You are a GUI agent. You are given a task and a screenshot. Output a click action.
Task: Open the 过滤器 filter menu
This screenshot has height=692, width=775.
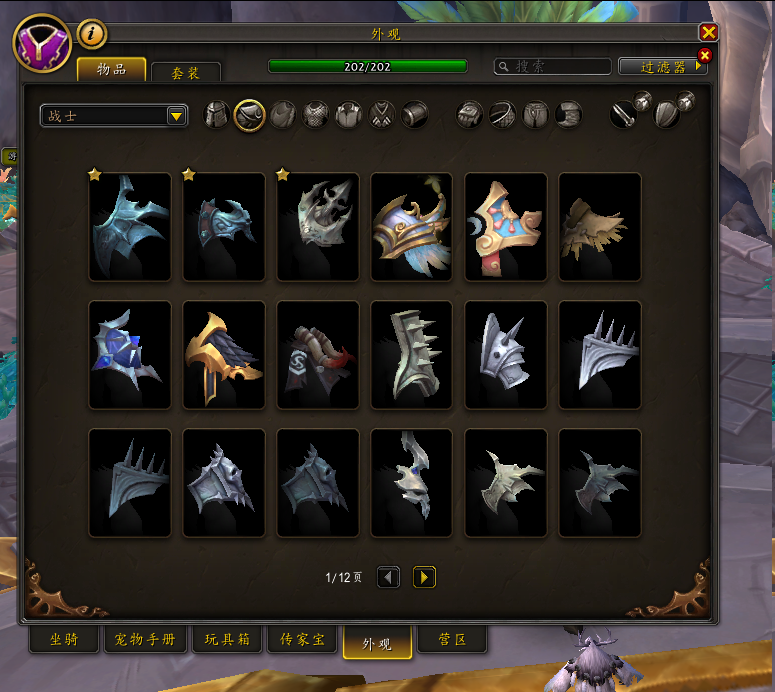662,67
